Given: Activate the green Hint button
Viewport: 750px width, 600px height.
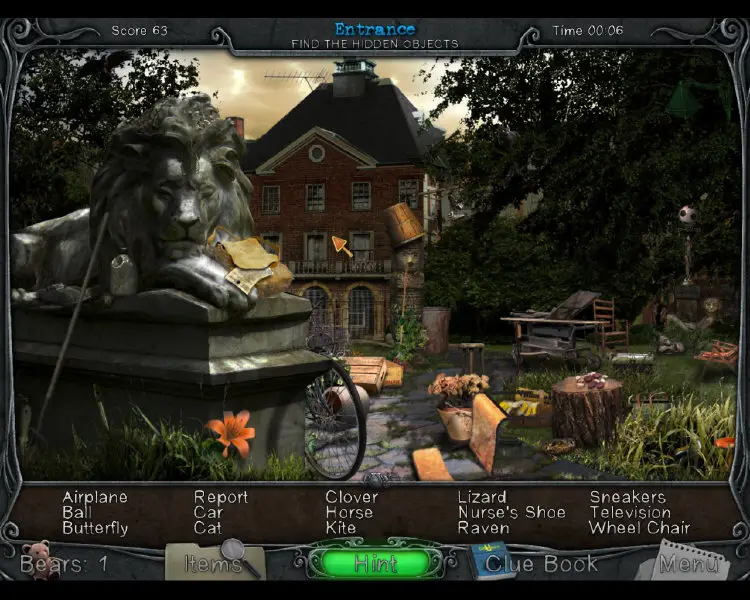Looking at the screenshot, I should pos(375,563).
